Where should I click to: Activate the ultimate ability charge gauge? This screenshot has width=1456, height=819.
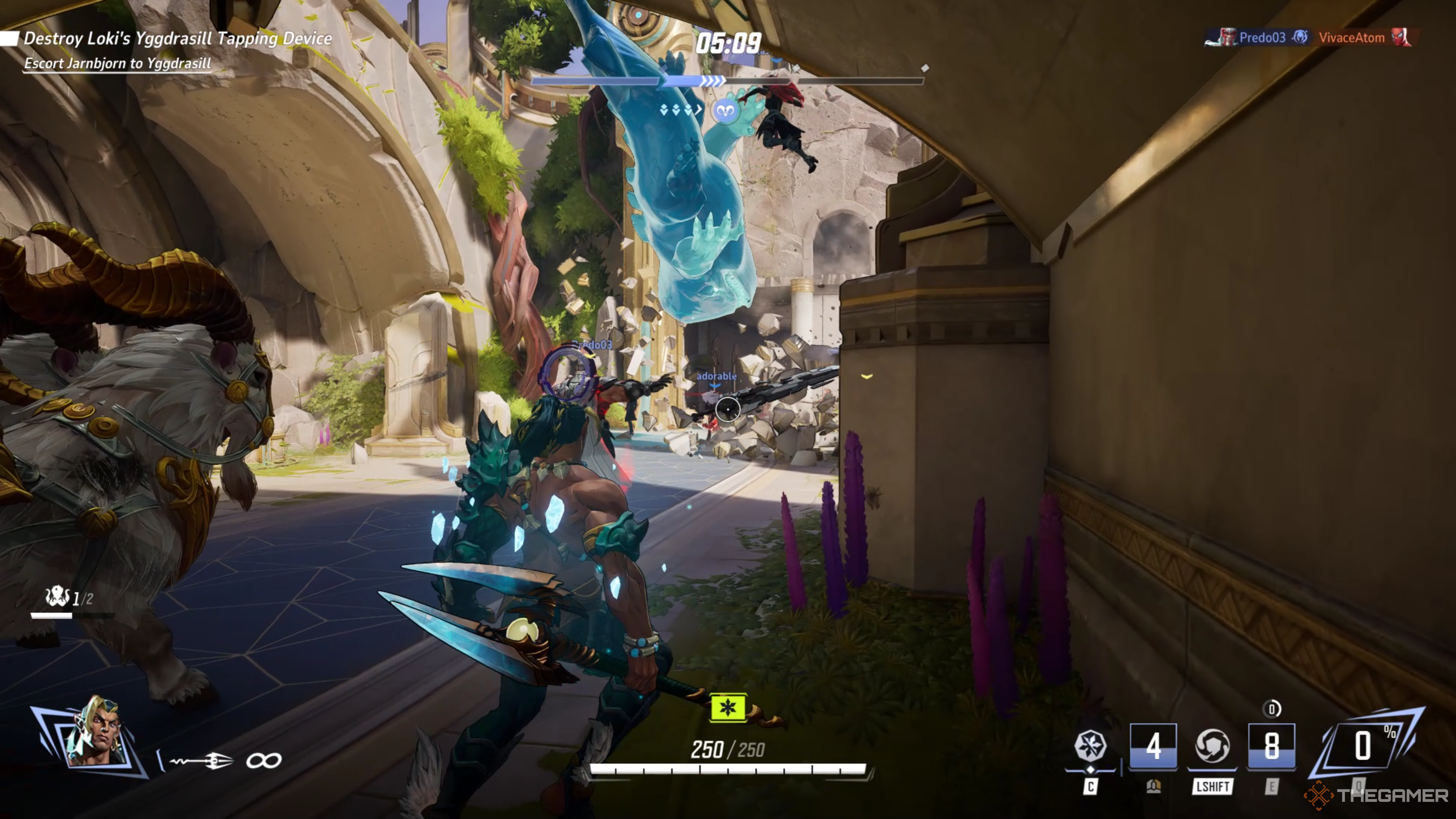1363,745
